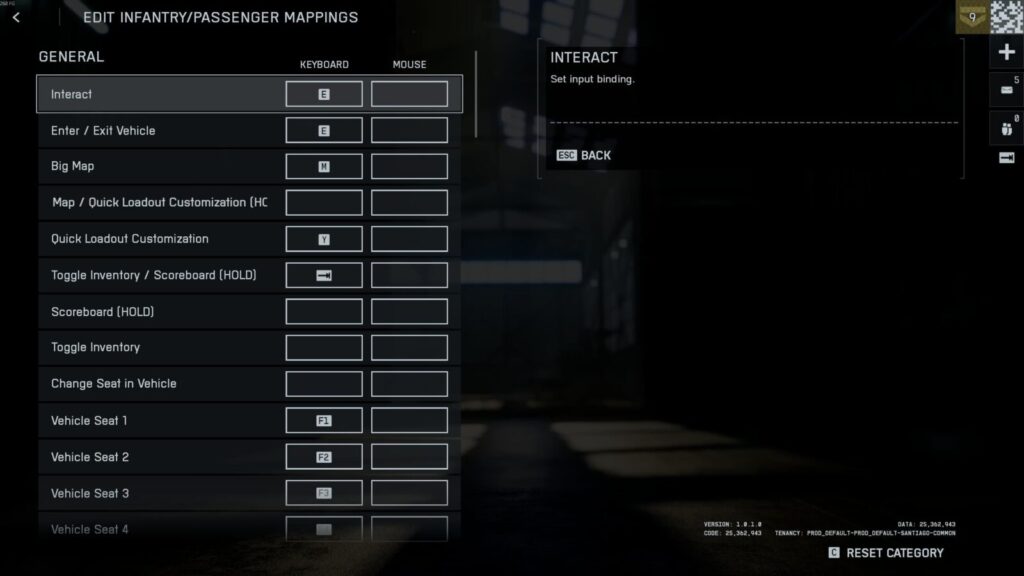The height and width of the screenshot is (576, 1024).
Task: Rebind the Vehicle Seat 2 keyboard key
Action: 324,457
